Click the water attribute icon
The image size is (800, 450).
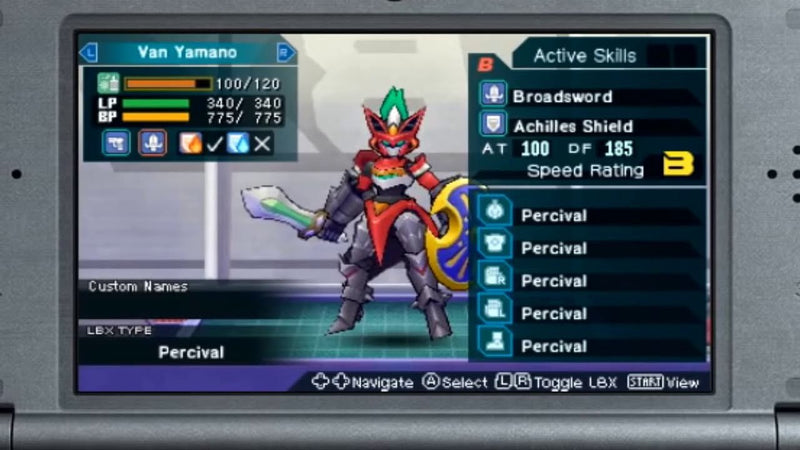point(237,143)
